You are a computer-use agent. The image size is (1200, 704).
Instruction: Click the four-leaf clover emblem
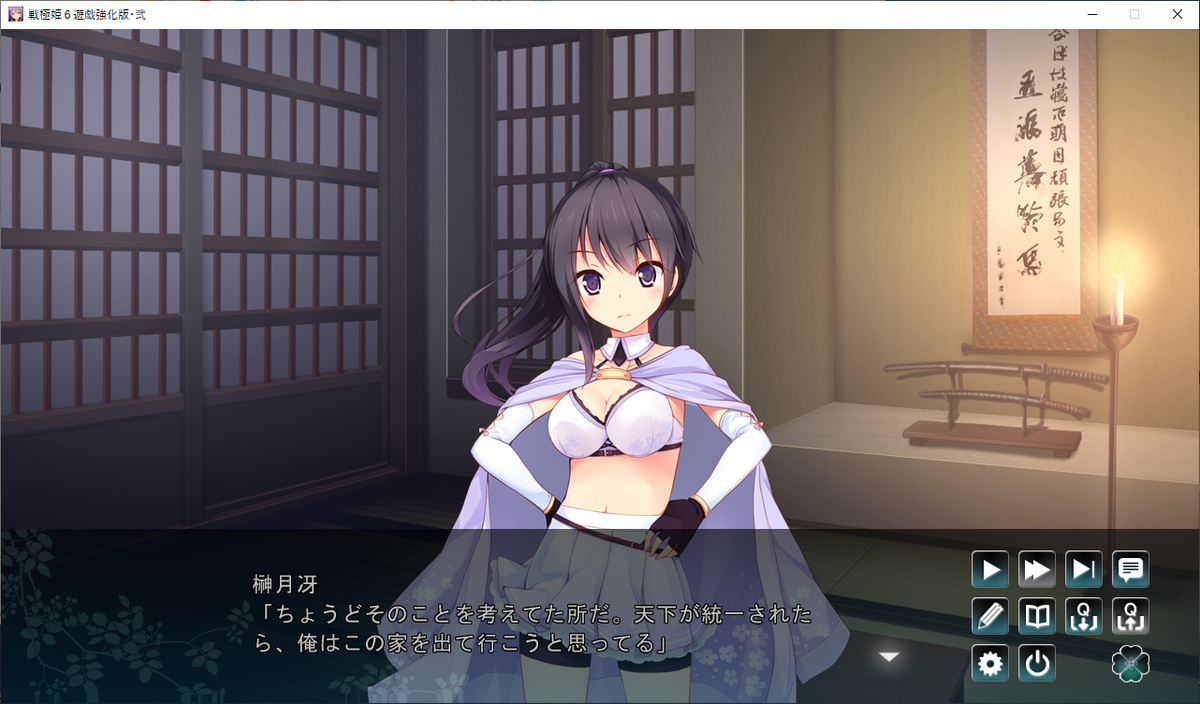[x=1130, y=663]
